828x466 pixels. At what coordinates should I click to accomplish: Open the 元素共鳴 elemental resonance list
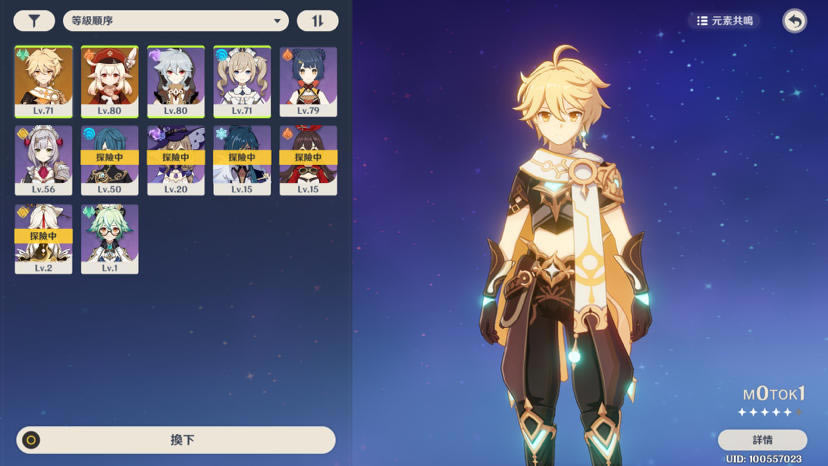pyautogui.click(x=726, y=21)
